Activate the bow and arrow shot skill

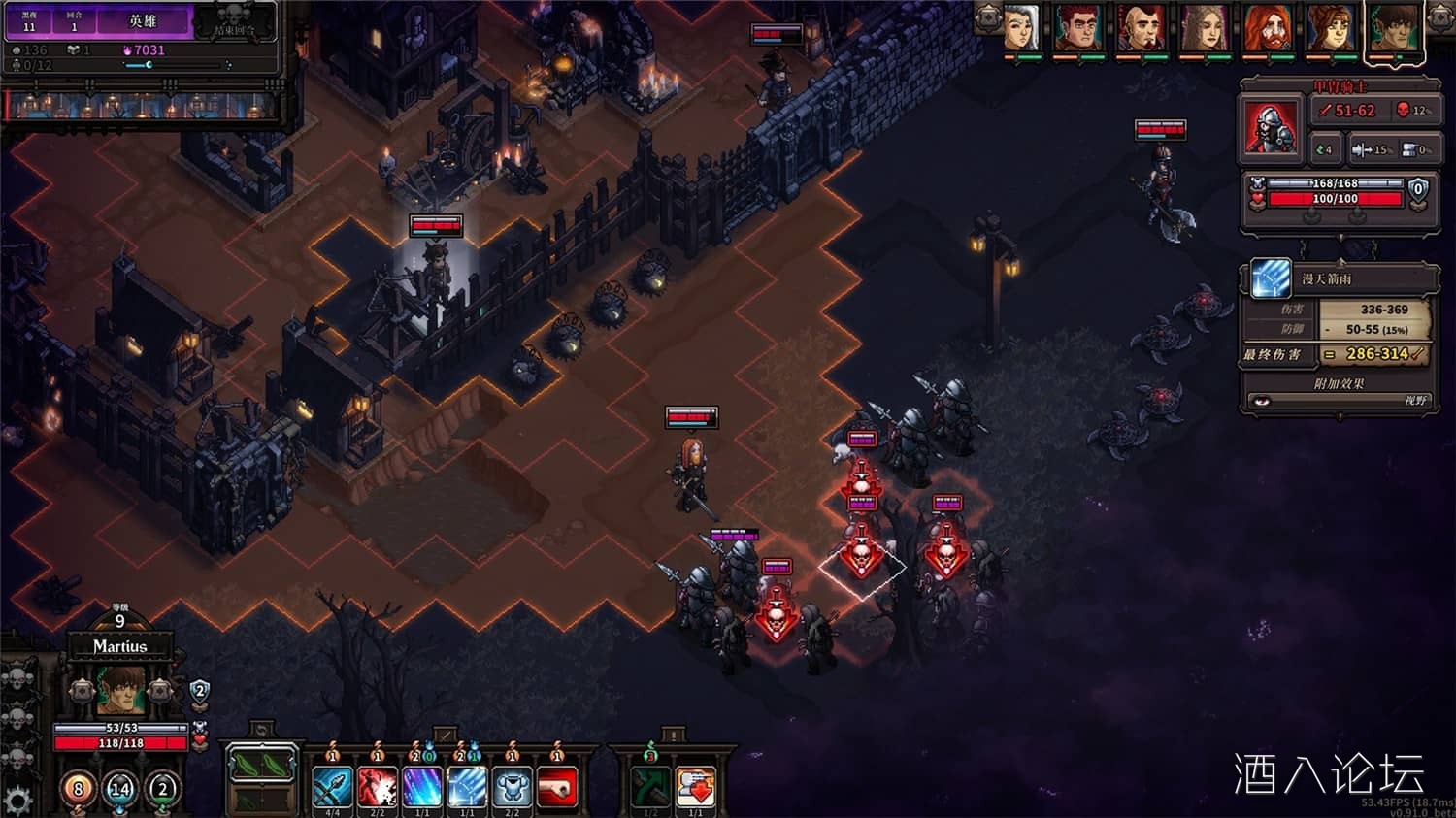coord(332,787)
